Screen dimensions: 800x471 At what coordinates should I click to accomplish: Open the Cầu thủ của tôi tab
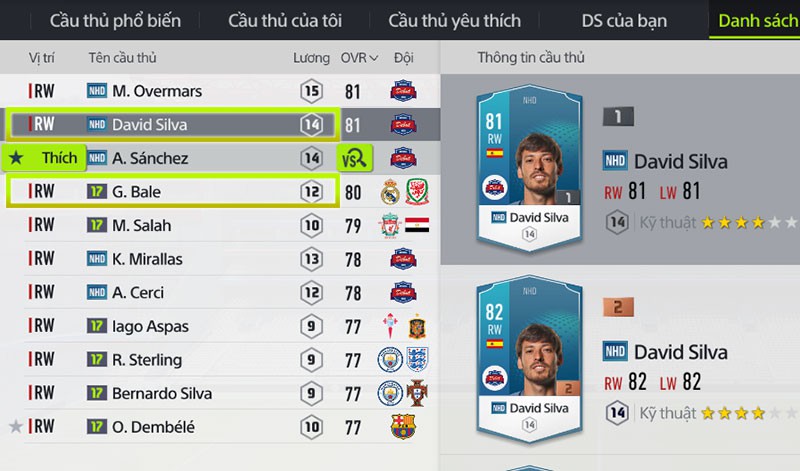coord(284,20)
